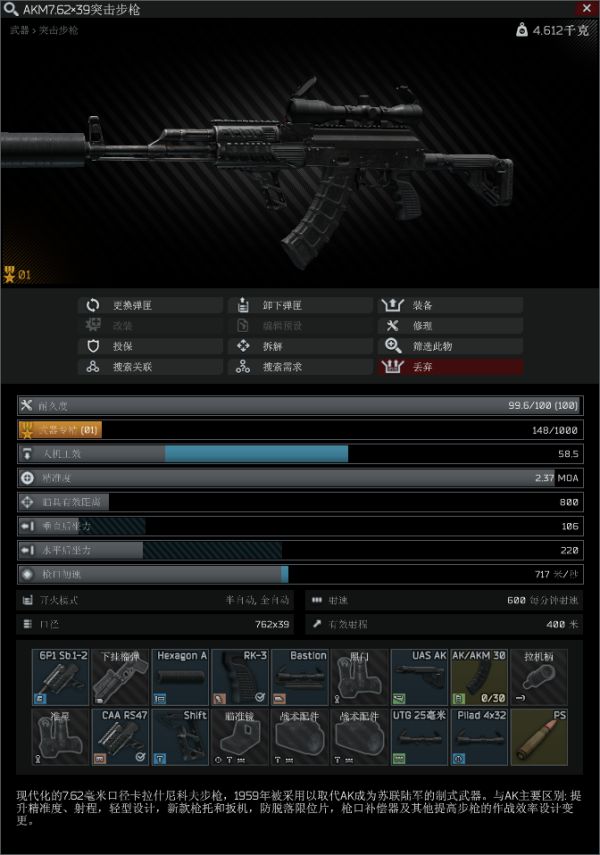Select the Pilad 4x32 scope slot
This screenshot has height=855, width=600.
click(x=480, y=738)
